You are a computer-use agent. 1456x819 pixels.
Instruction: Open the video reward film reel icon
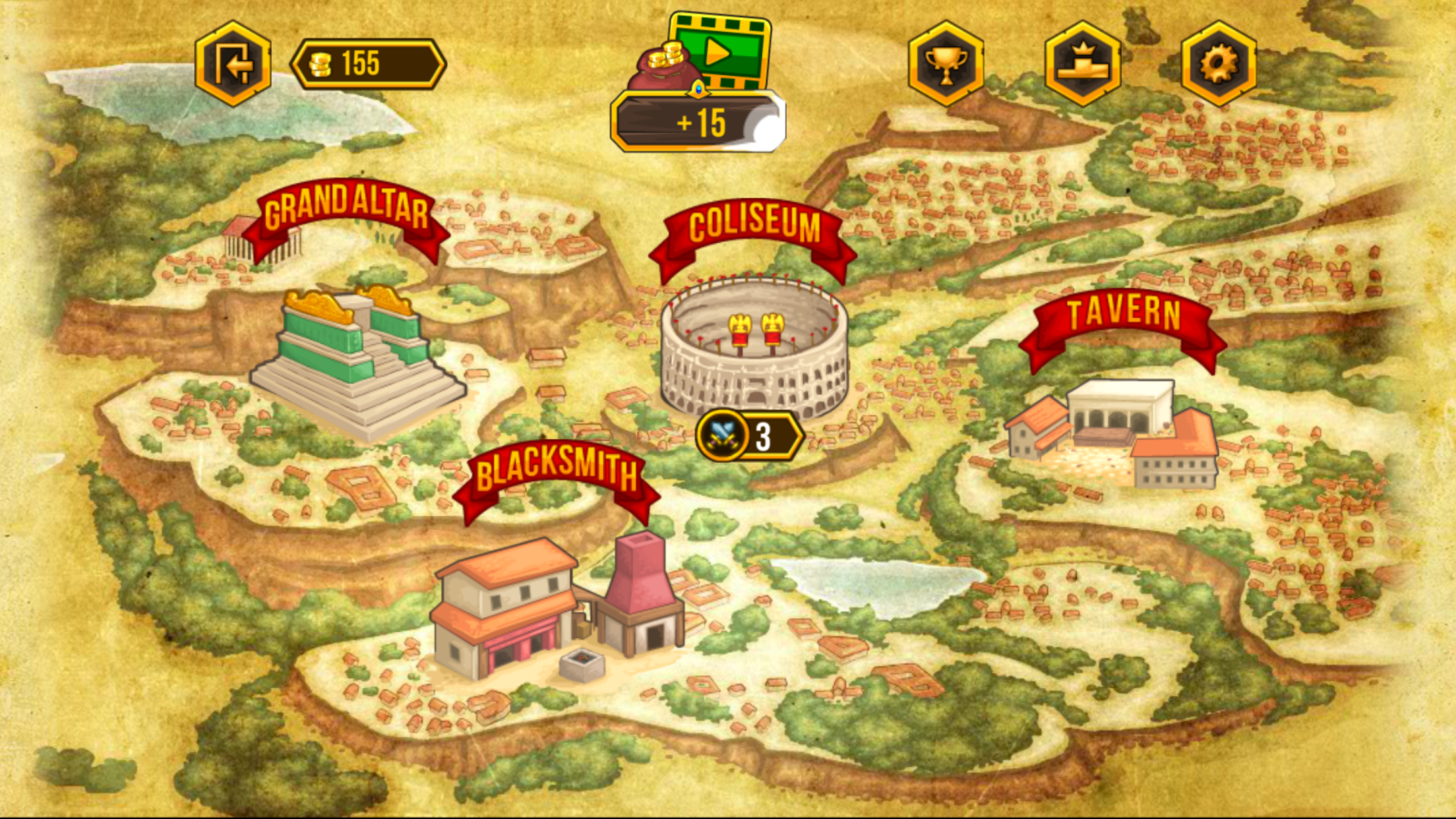pyautogui.click(x=721, y=49)
